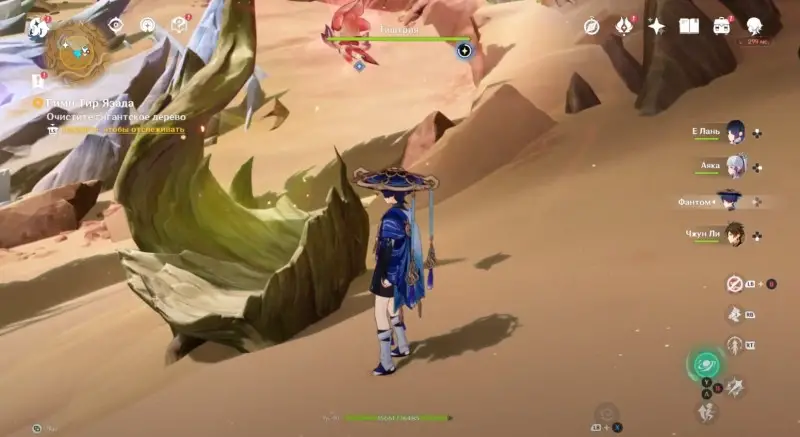Image resolution: width=800 pixels, height=437 pixels.
Task: Open the character profile head icon
Action: (755, 27)
